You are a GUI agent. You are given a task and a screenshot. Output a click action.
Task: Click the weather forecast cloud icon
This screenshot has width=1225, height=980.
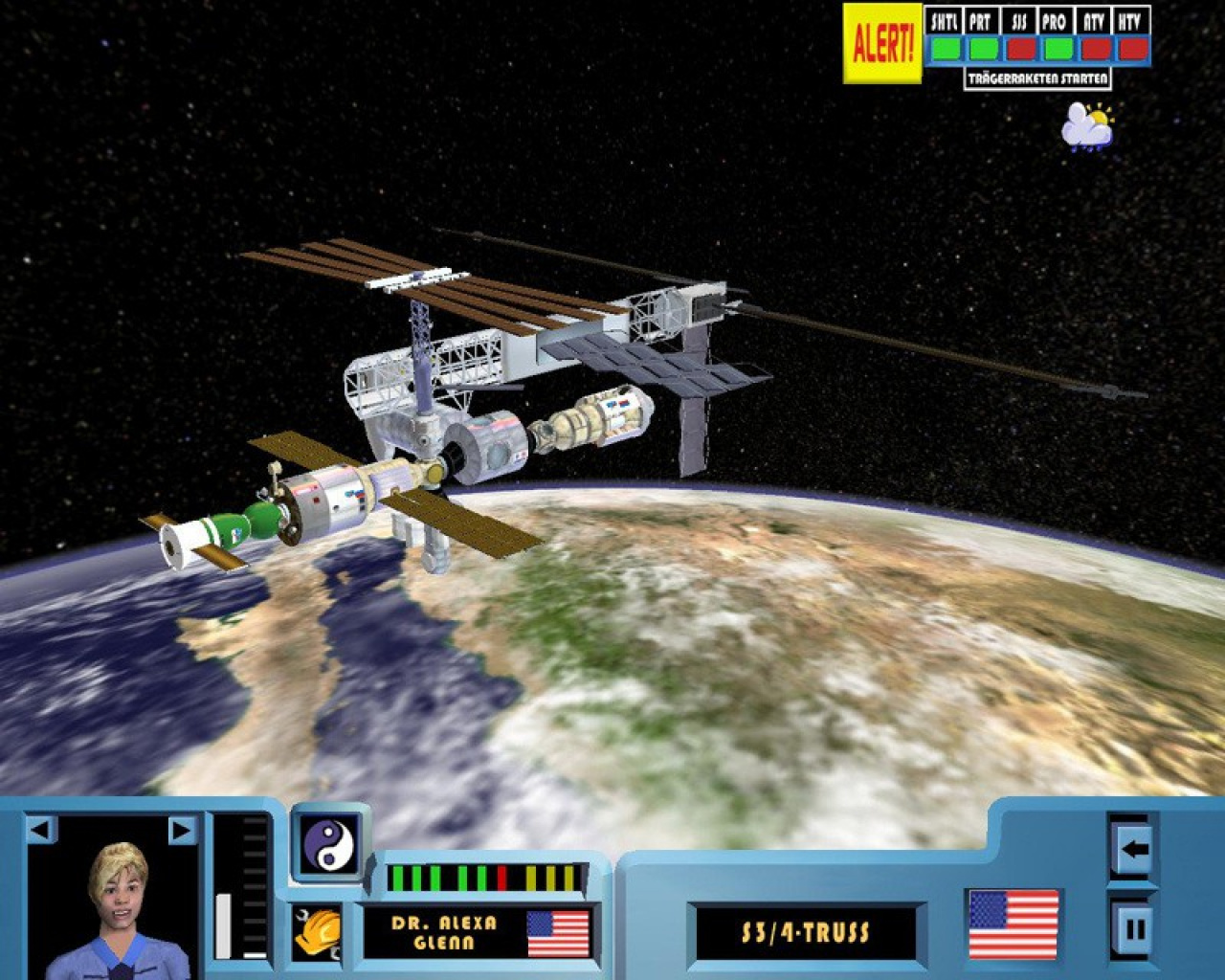pos(1085,125)
